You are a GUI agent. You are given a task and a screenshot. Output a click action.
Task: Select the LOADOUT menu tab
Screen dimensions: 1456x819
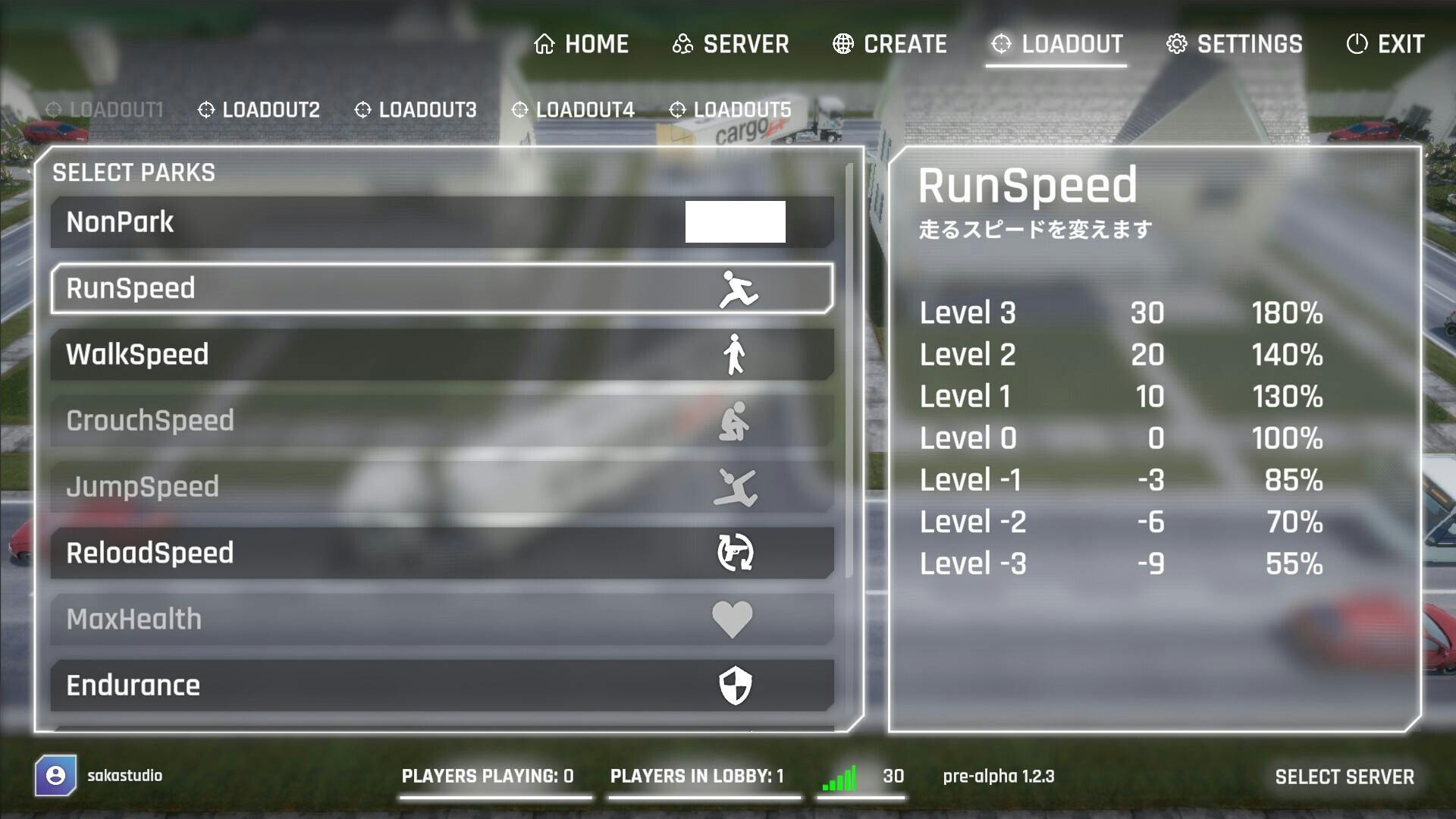coord(1056,44)
